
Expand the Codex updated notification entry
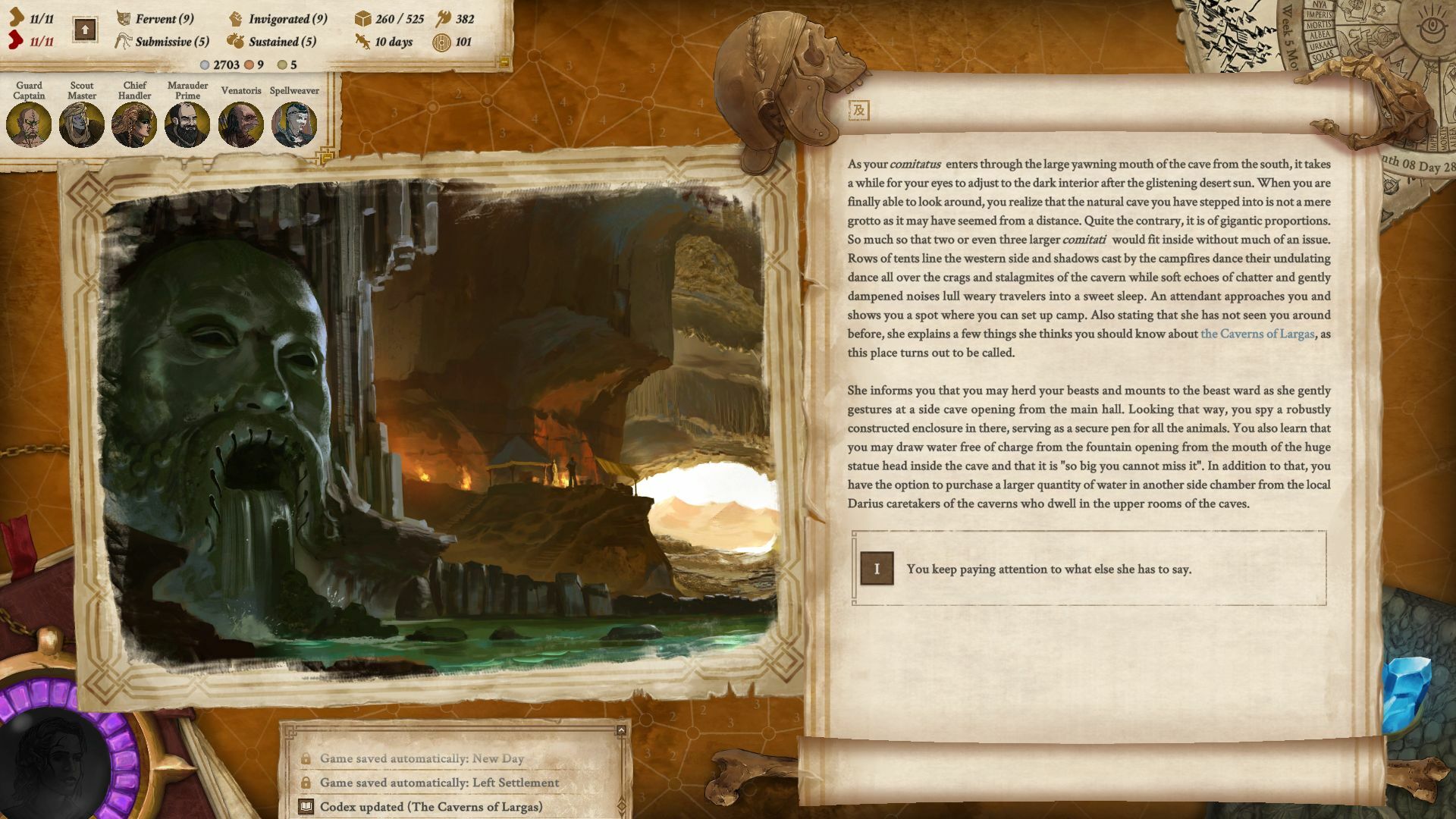tap(432, 808)
